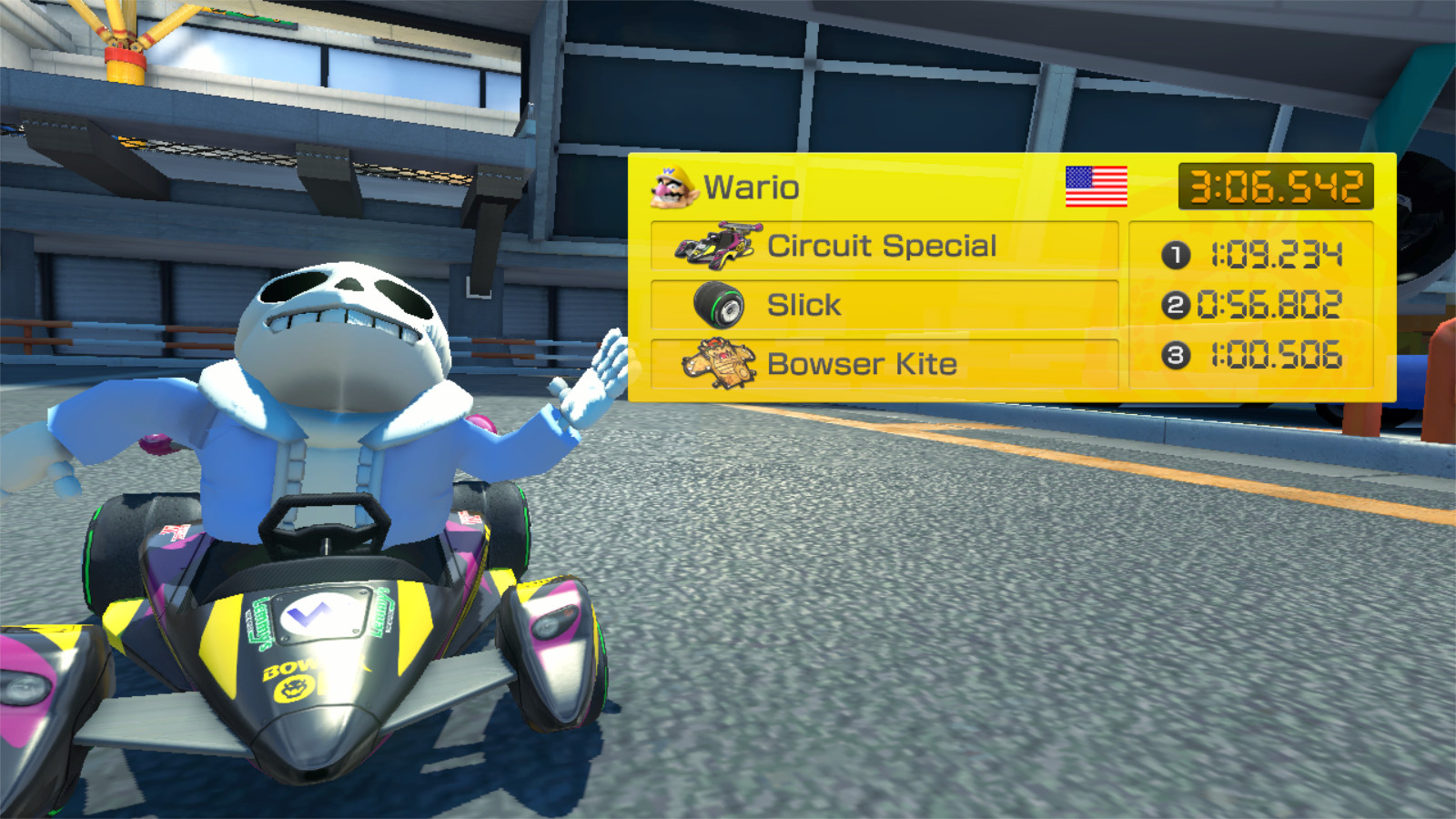Click the Wario character face icon
Screen dimensions: 1456x819
[673, 187]
